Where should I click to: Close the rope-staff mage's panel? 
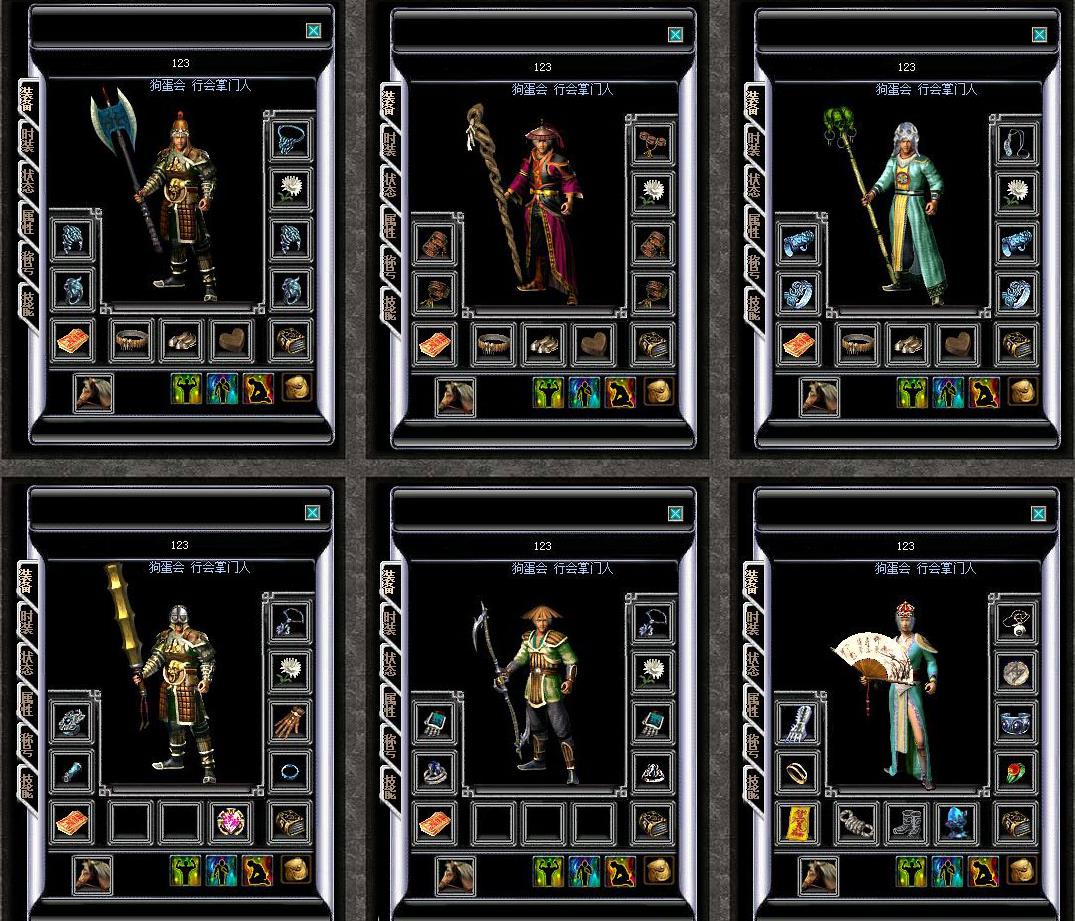pos(675,35)
